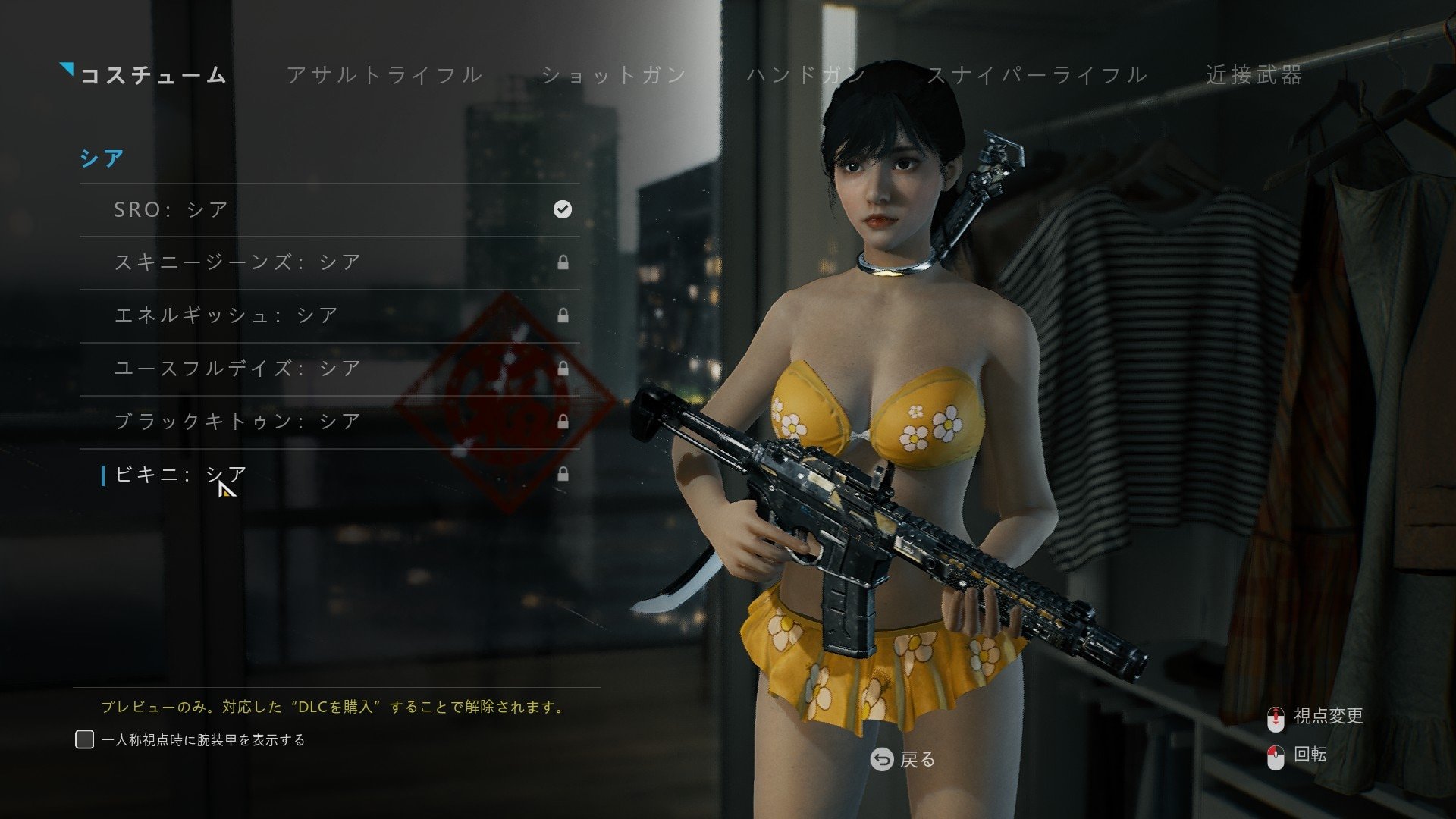Select the ショットガン tab

[x=614, y=75]
